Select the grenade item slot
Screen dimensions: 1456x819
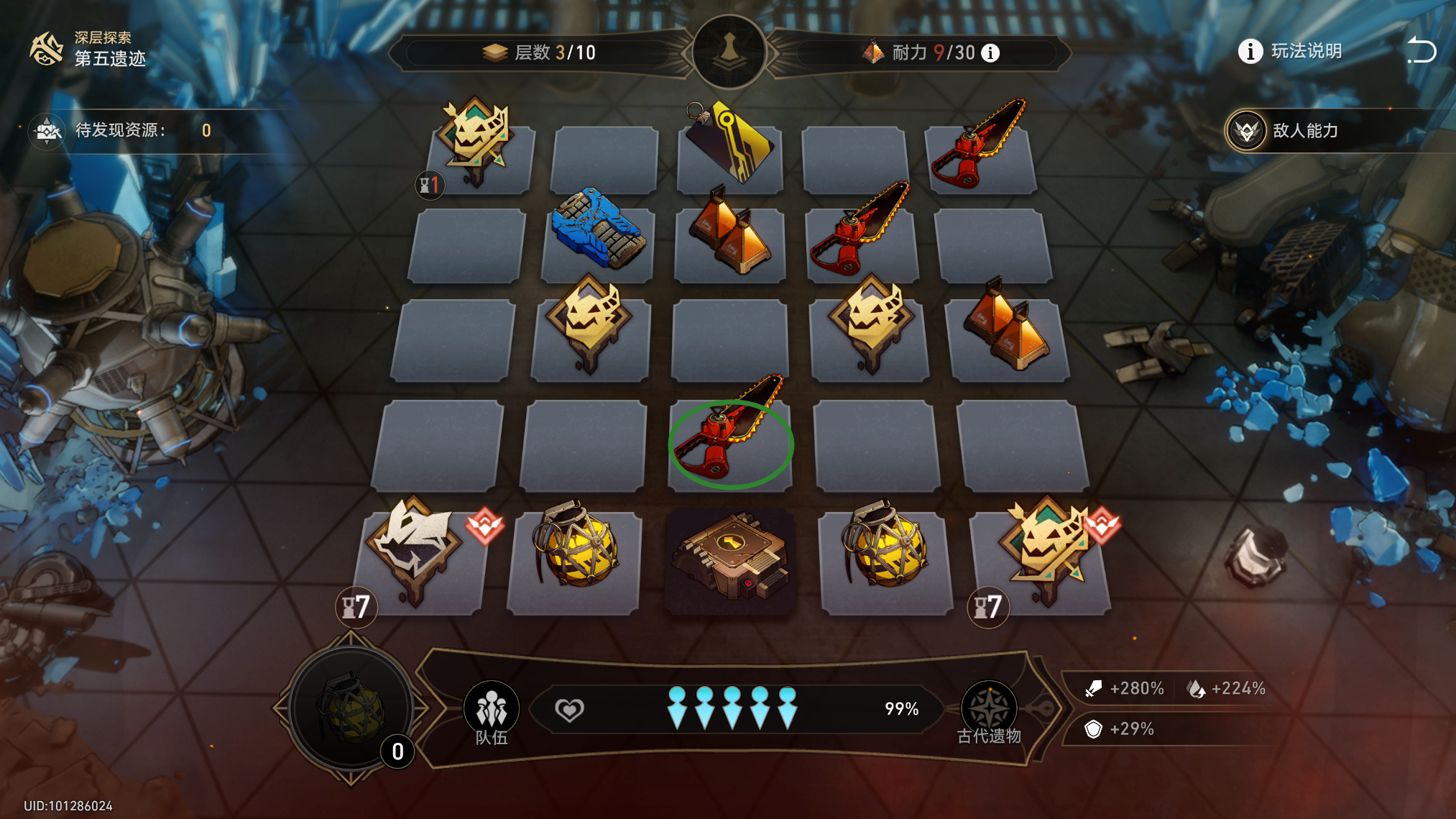[x=351, y=708]
